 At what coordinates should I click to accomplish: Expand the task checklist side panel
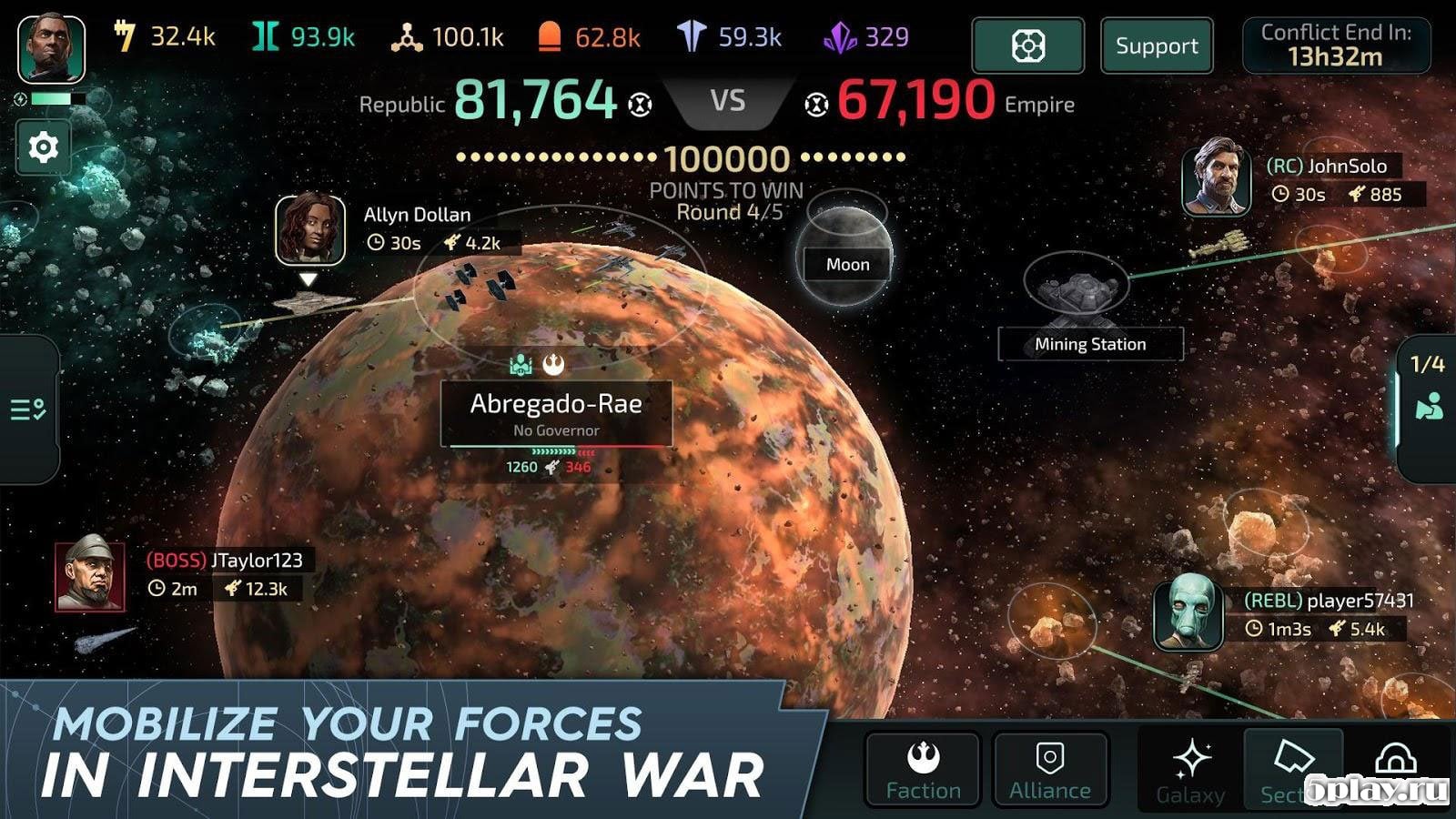29,409
